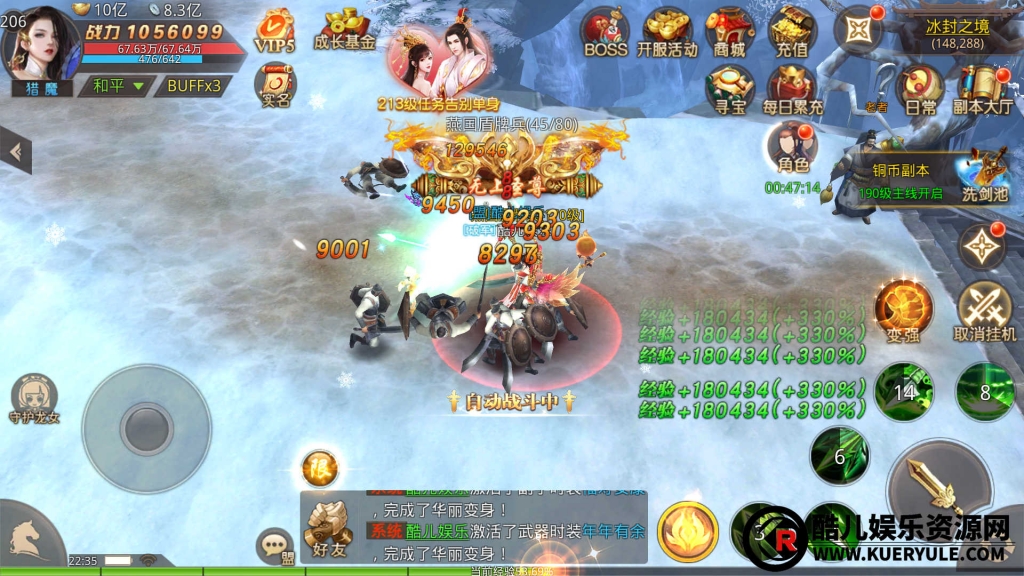Tap the 变强 power-up button
The width and height of the screenshot is (1024, 576).
point(904,310)
